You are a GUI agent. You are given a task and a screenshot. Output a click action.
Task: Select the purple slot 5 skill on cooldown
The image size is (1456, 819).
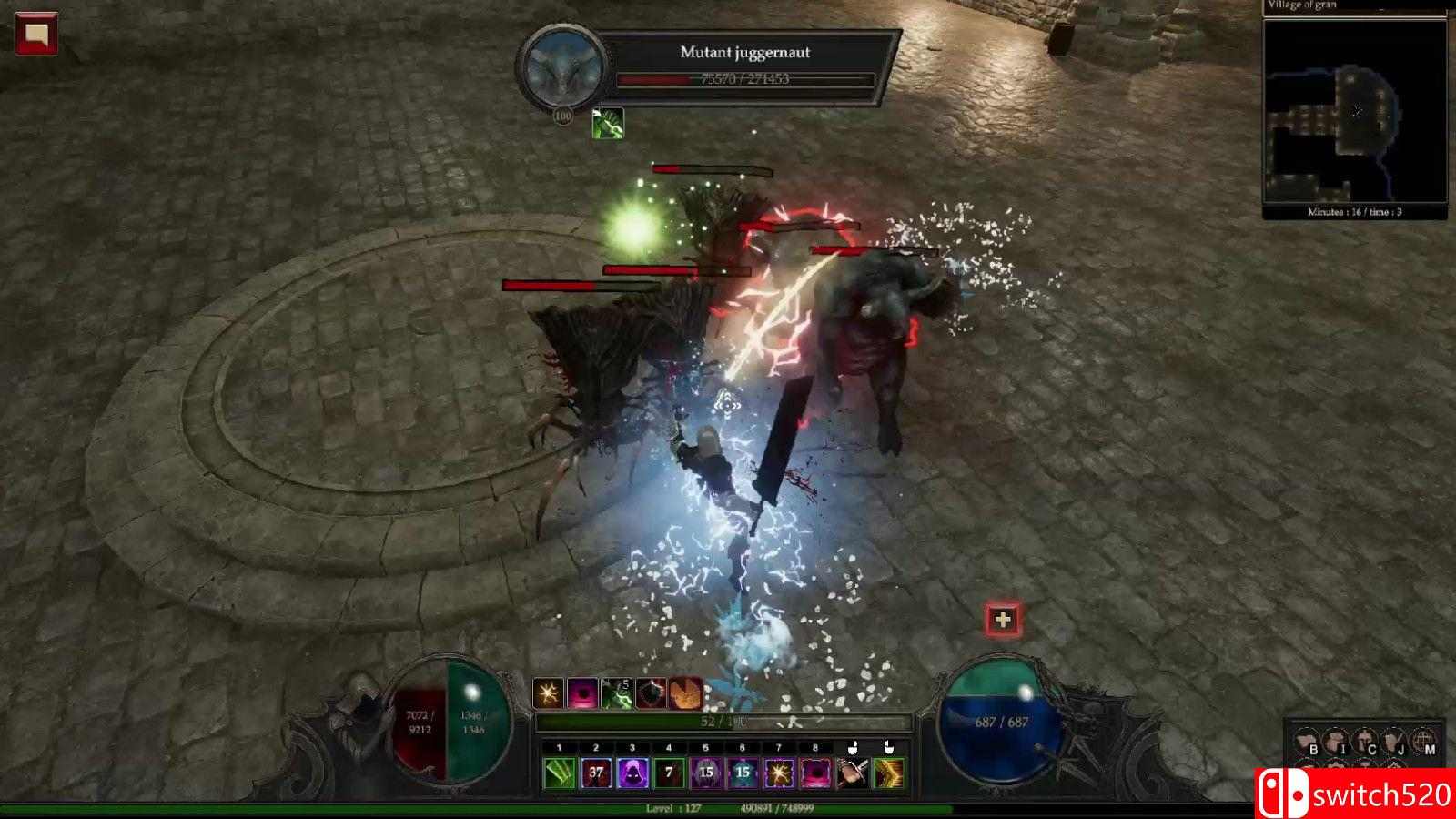pyautogui.click(x=705, y=773)
